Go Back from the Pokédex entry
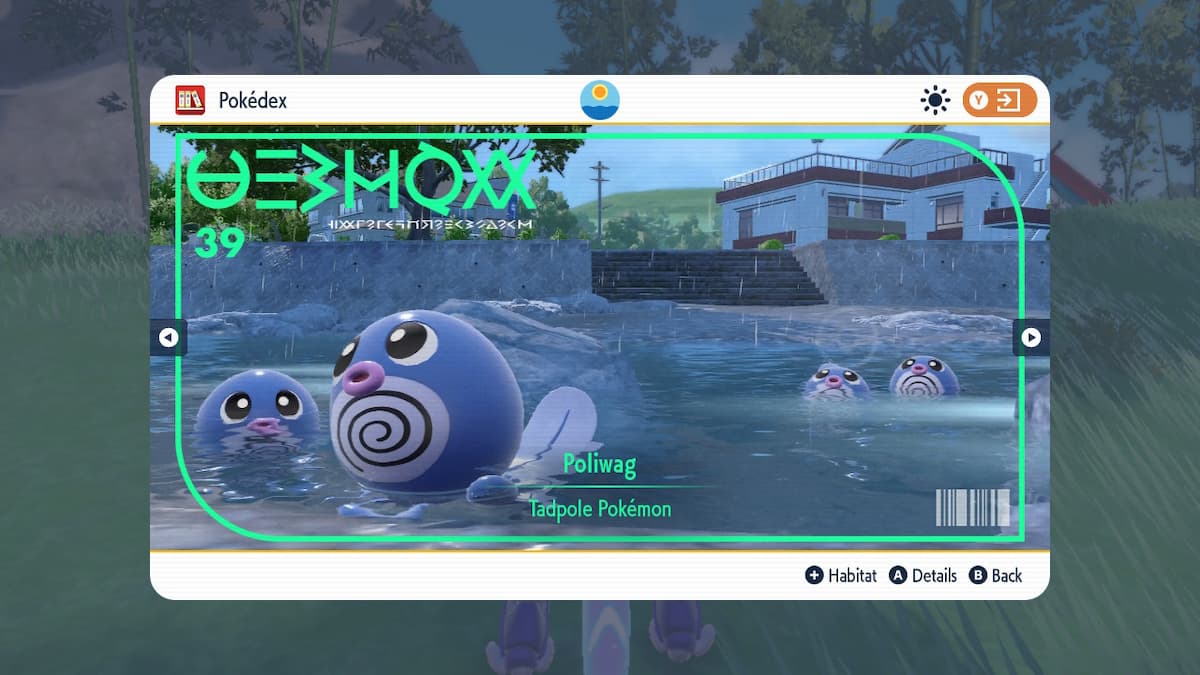Viewport: 1200px width, 675px height. coord(995,575)
